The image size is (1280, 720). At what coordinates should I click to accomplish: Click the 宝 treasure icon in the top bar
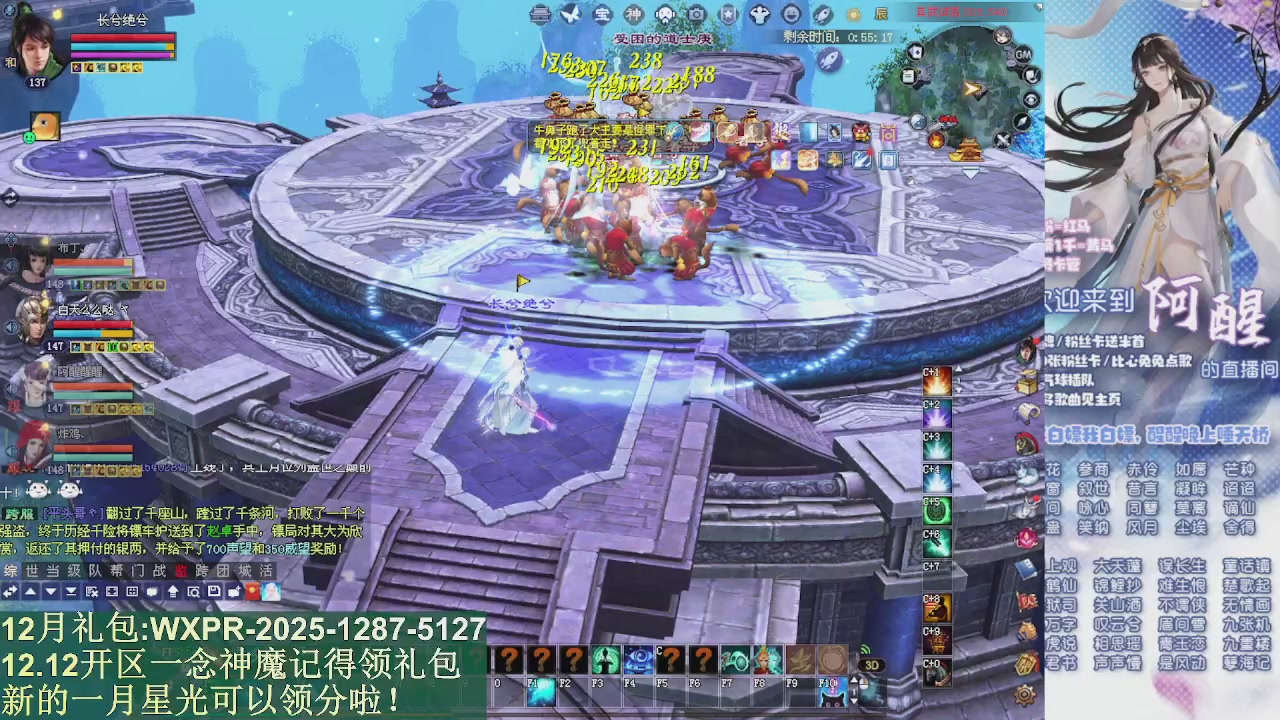pyautogui.click(x=601, y=15)
